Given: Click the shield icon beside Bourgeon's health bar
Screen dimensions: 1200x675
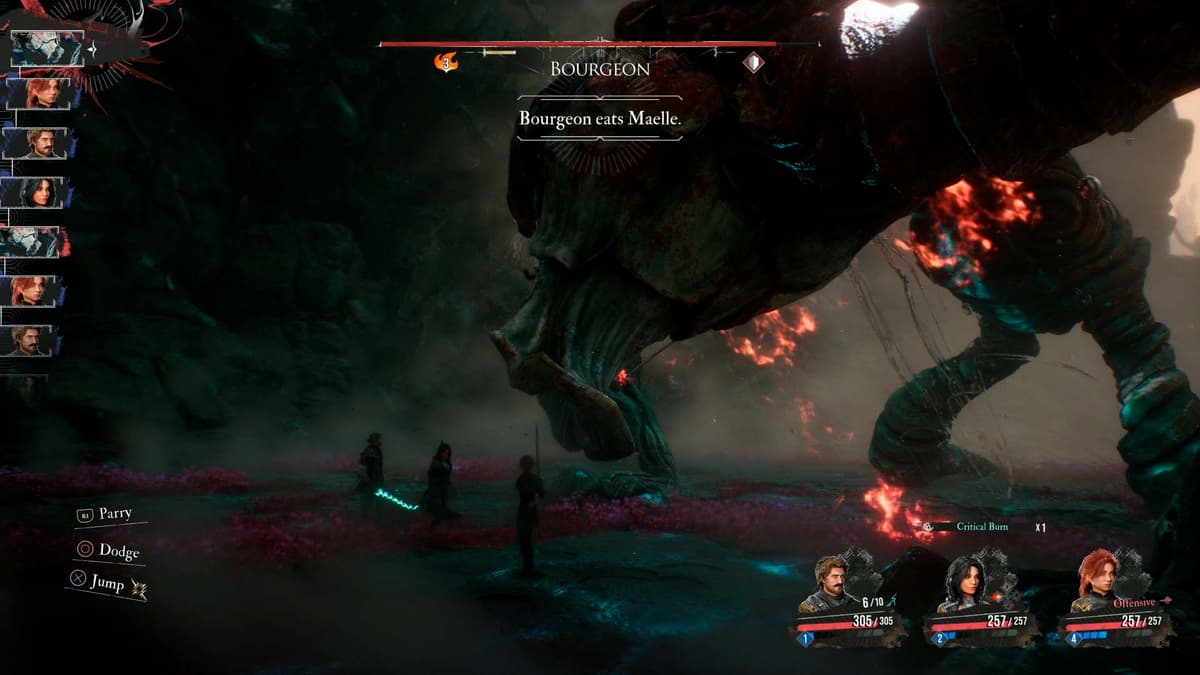Looking at the screenshot, I should (x=755, y=63).
